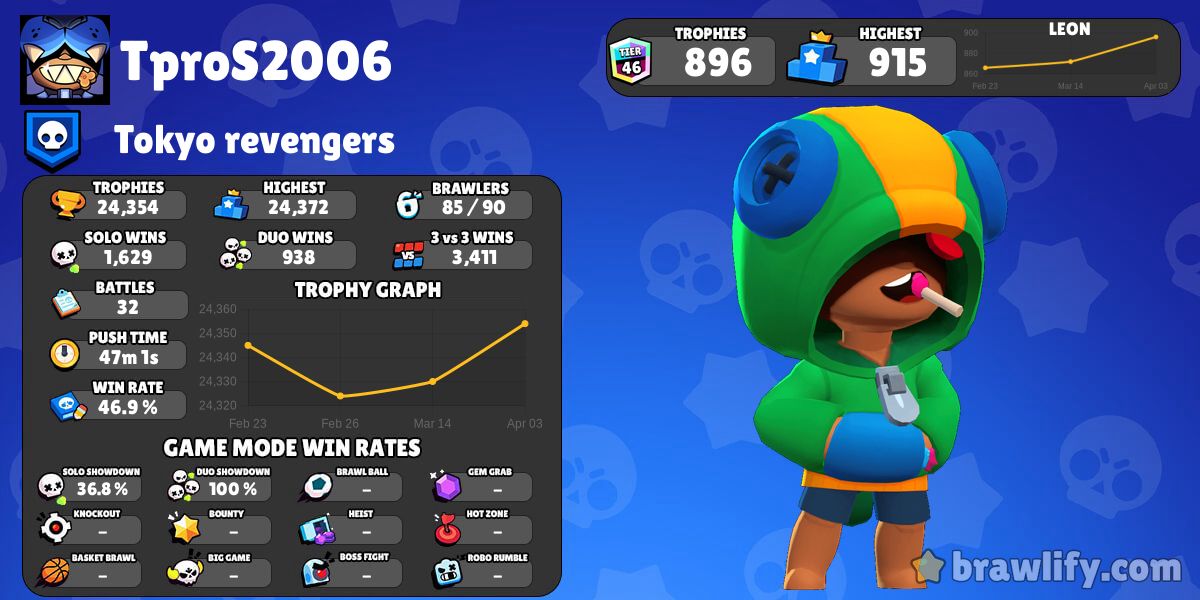1200x600 pixels.
Task: Pick the Basket Brawl basketball icon
Action: pos(52,572)
